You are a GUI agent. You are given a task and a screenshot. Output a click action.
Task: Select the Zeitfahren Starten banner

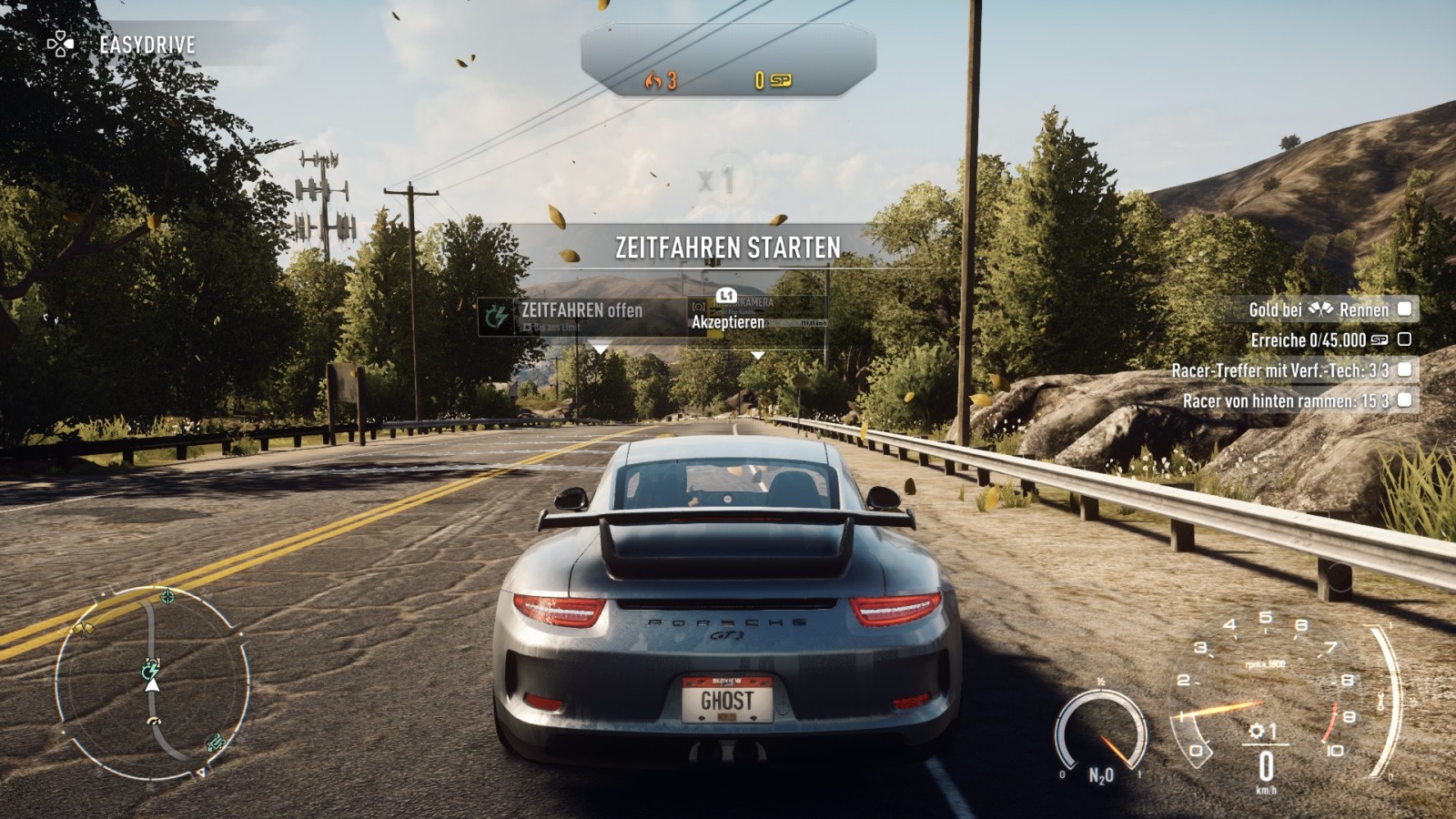pyautogui.click(x=727, y=248)
